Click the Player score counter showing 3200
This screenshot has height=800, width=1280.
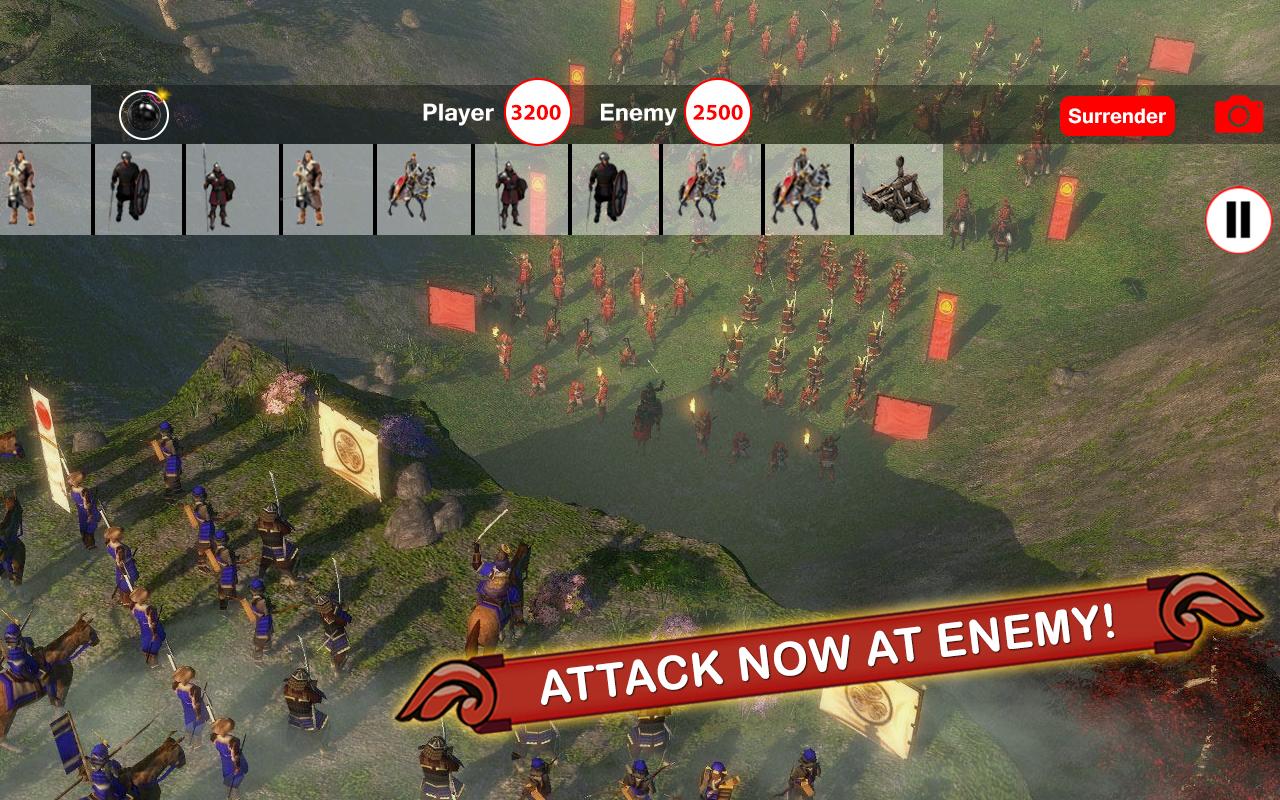pos(537,113)
